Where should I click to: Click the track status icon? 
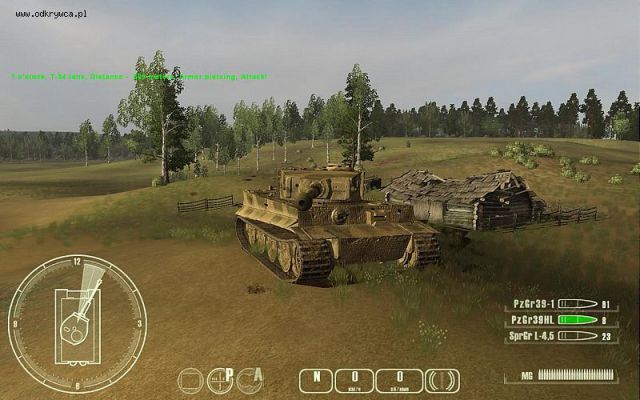tap(442, 380)
